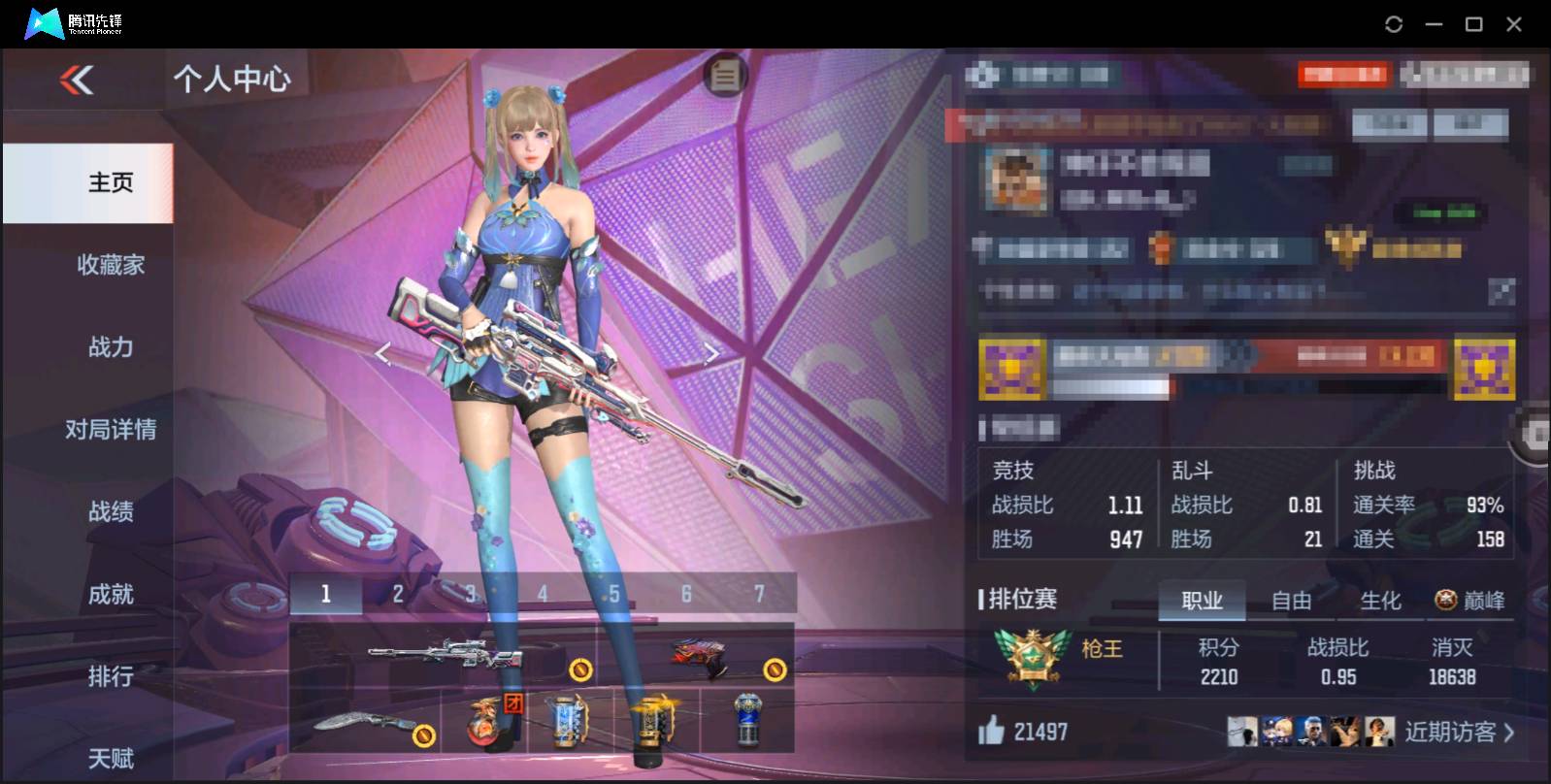The image size is (1551, 784).
Task: Select weapon slot 1 tab
Action: [x=326, y=593]
